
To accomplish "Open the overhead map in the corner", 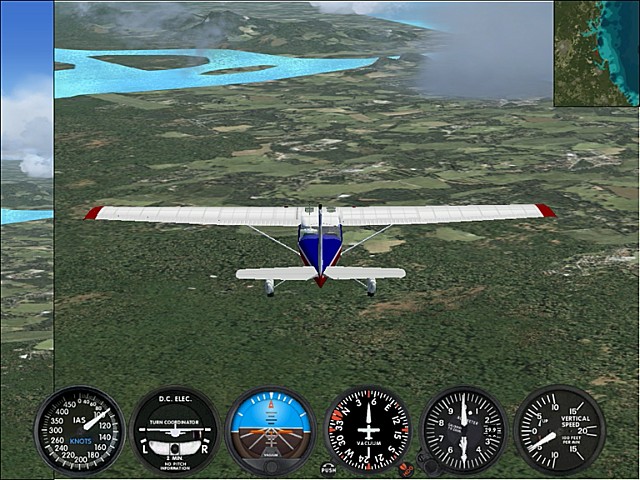I will [597, 52].
